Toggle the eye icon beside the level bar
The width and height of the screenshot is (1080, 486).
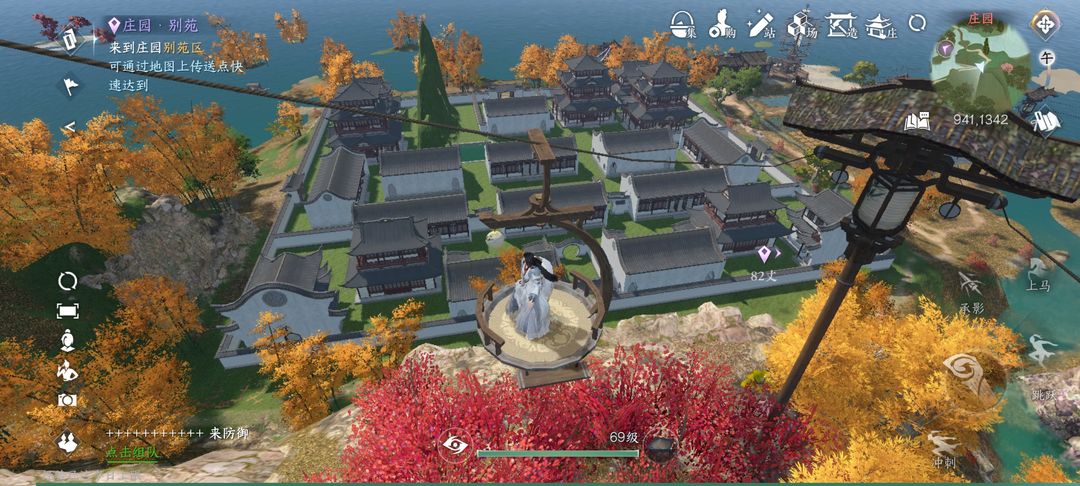tap(455, 444)
